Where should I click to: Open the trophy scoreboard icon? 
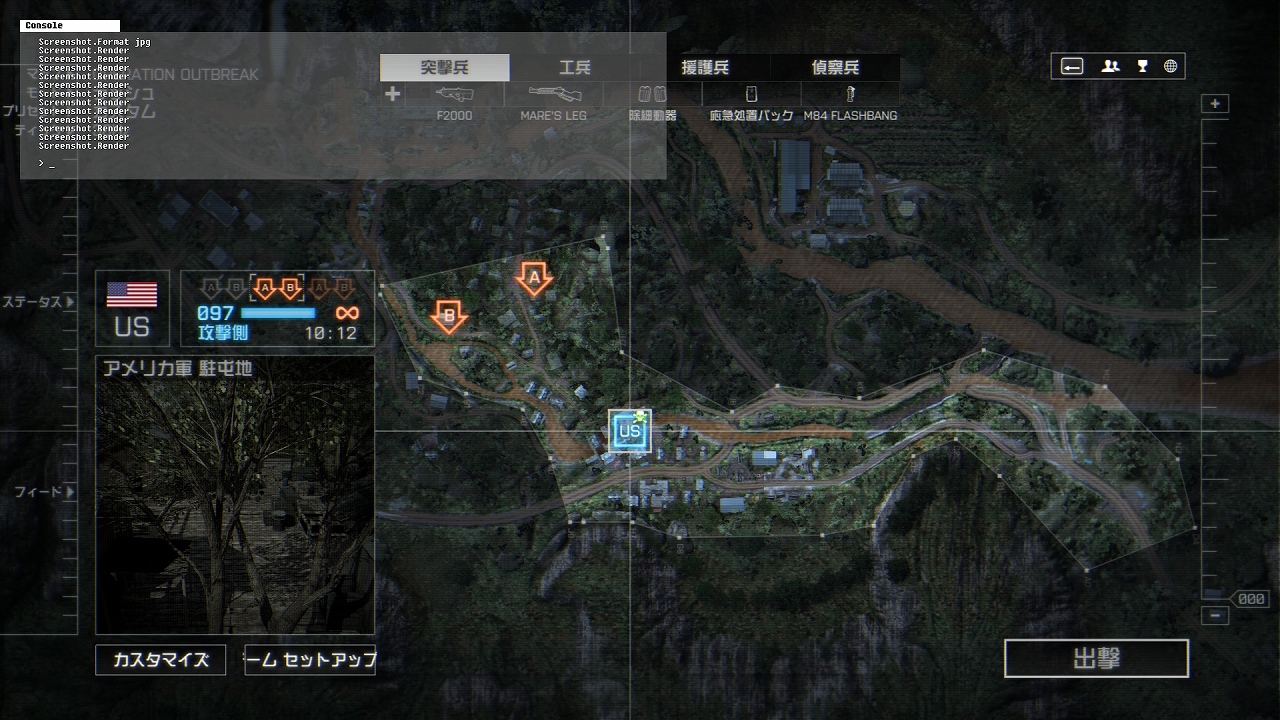[1142, 67]
